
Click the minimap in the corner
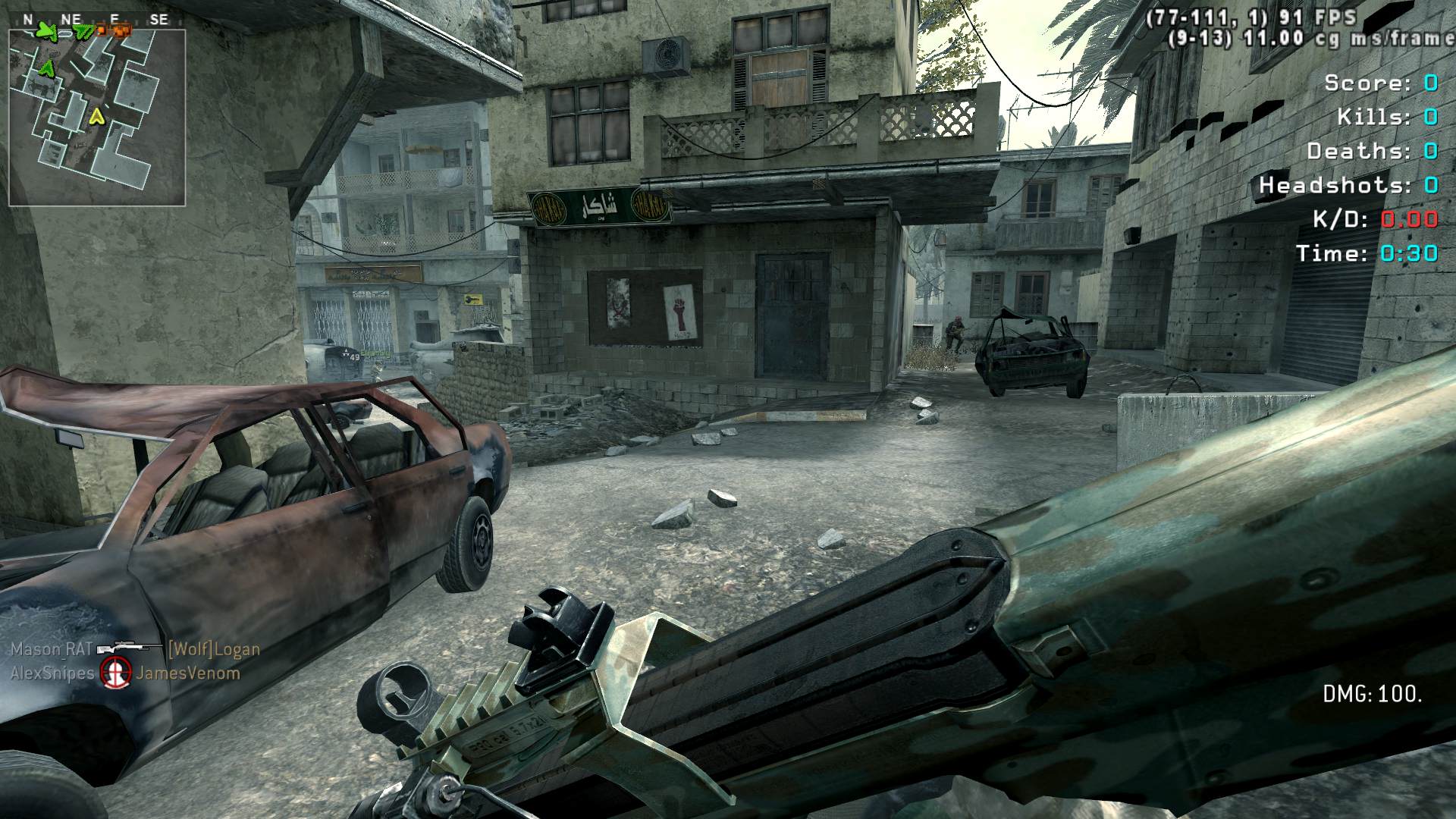(x=97, y=117)
